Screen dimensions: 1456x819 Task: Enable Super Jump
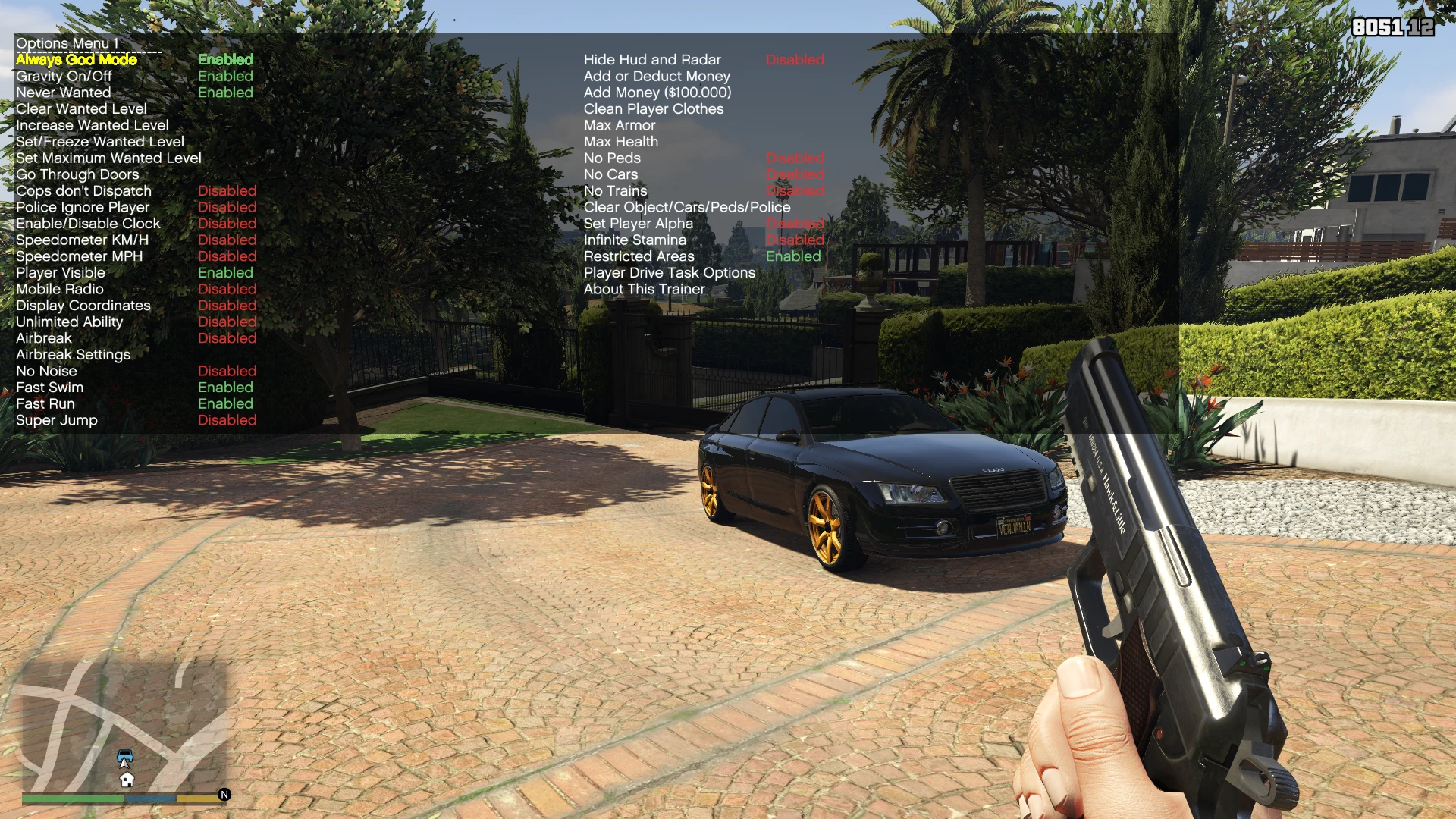pos(56,420)
